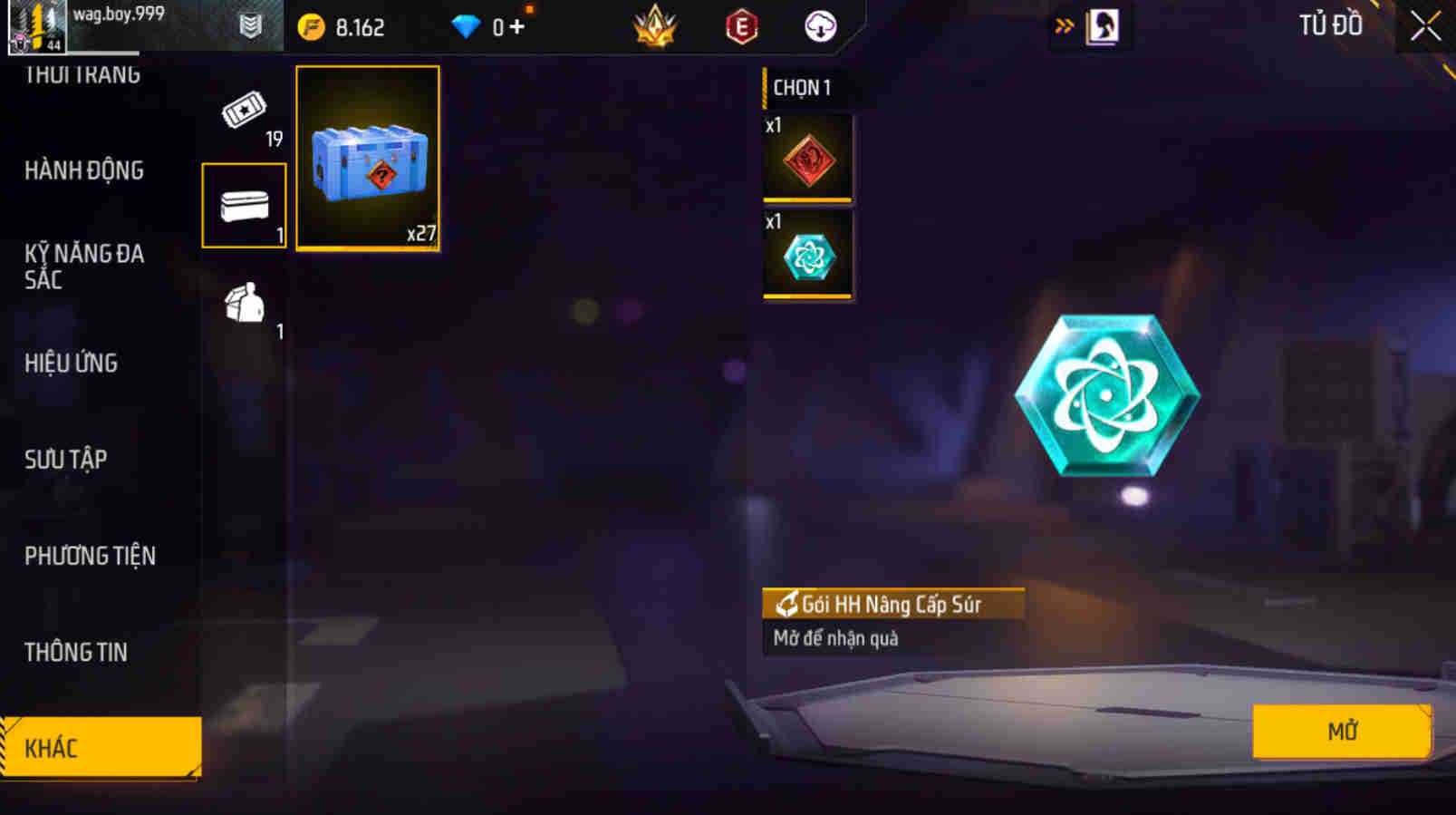Select the blue crate x27 thumbnail
The image size is (1456, 815).
pos(368,158)
